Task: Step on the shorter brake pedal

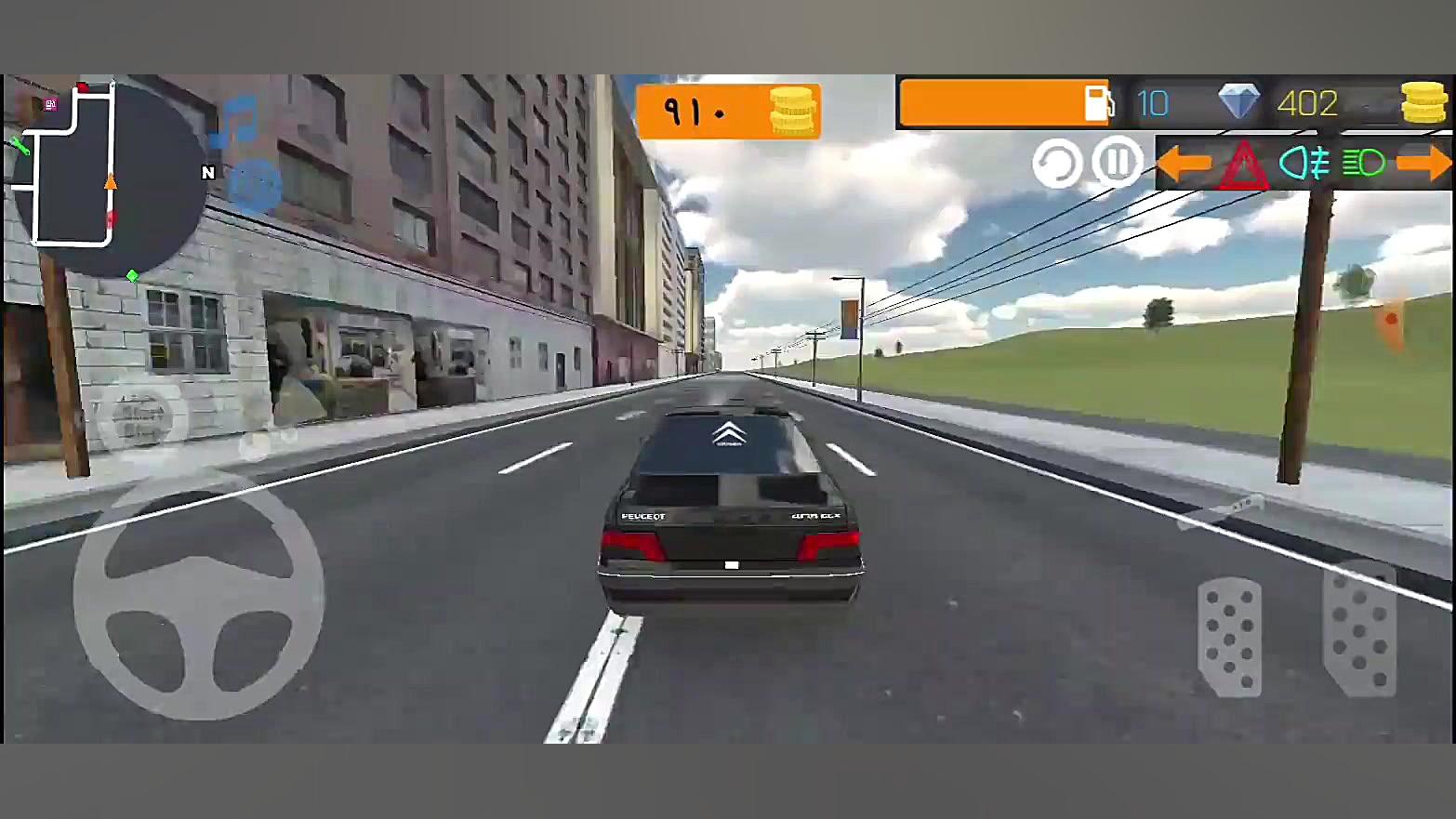Action: 1229,638
